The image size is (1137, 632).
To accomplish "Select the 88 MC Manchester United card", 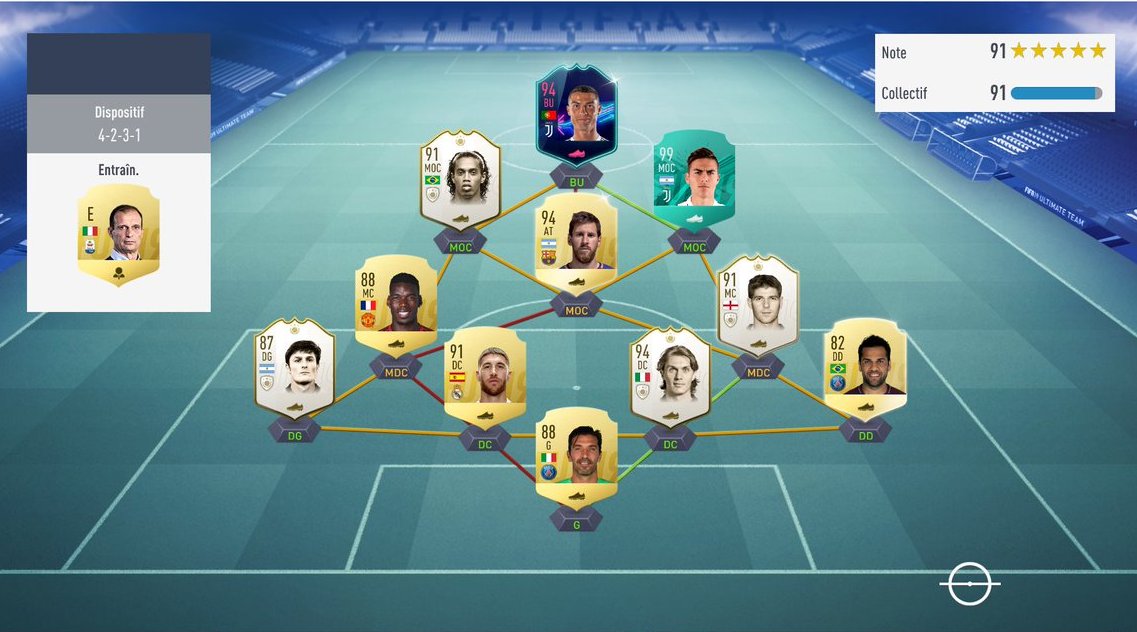I will tap(396, 305).
